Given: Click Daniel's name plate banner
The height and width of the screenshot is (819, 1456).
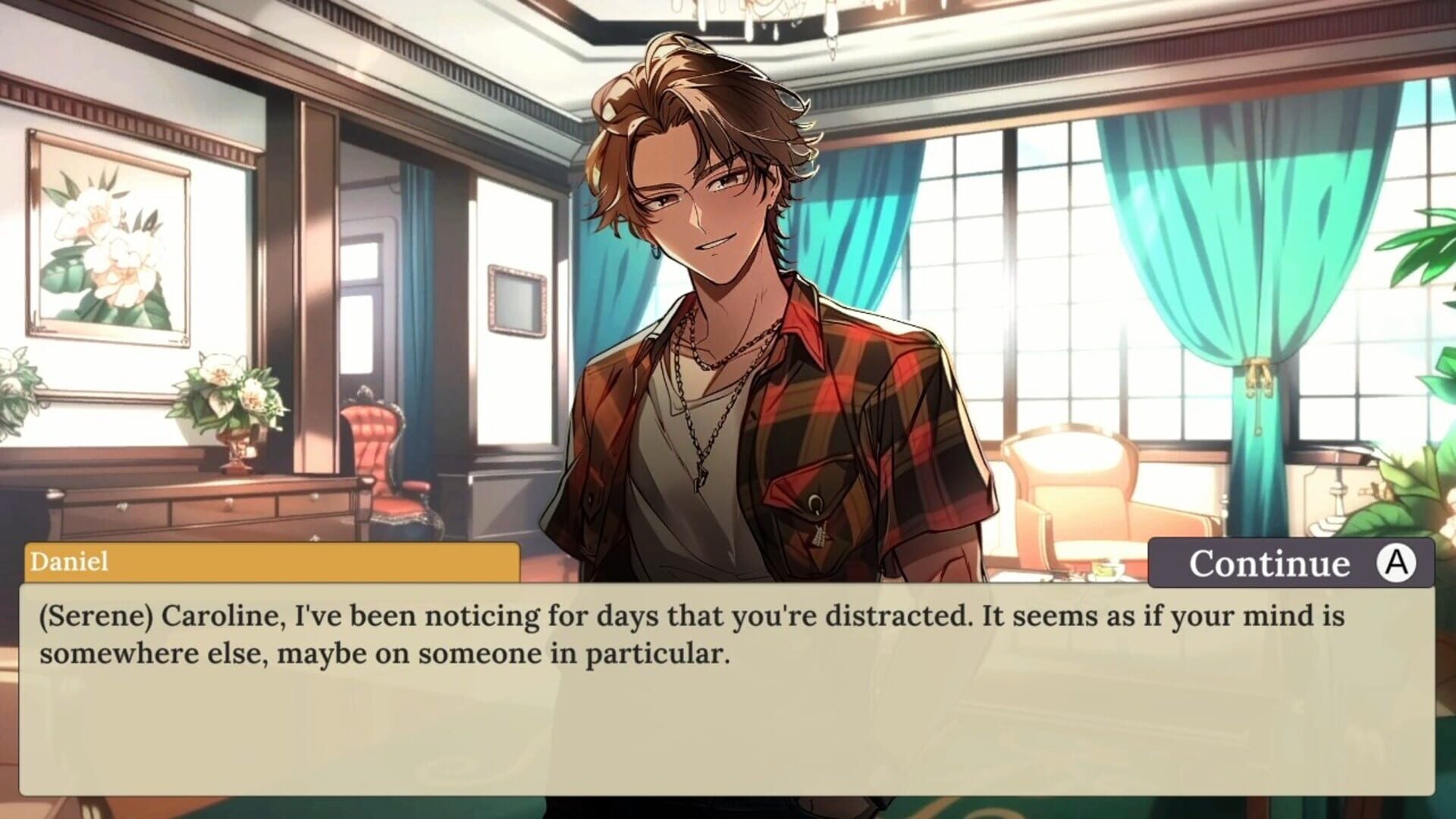Looking at the screenshot, I should click(x=273, y=564).
